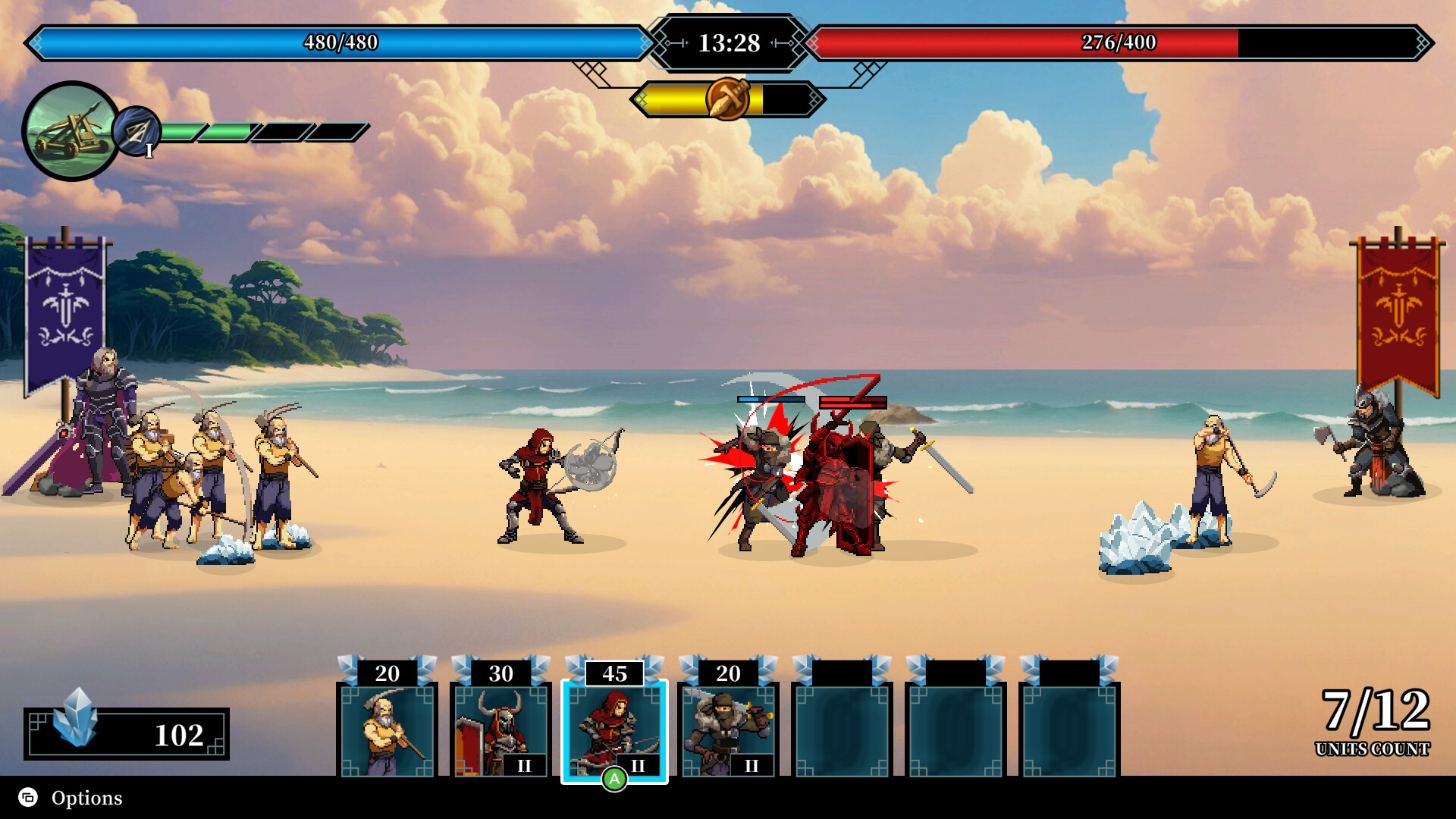
Task: Click the arrow upgrade level icon
Action: point(137,132)
